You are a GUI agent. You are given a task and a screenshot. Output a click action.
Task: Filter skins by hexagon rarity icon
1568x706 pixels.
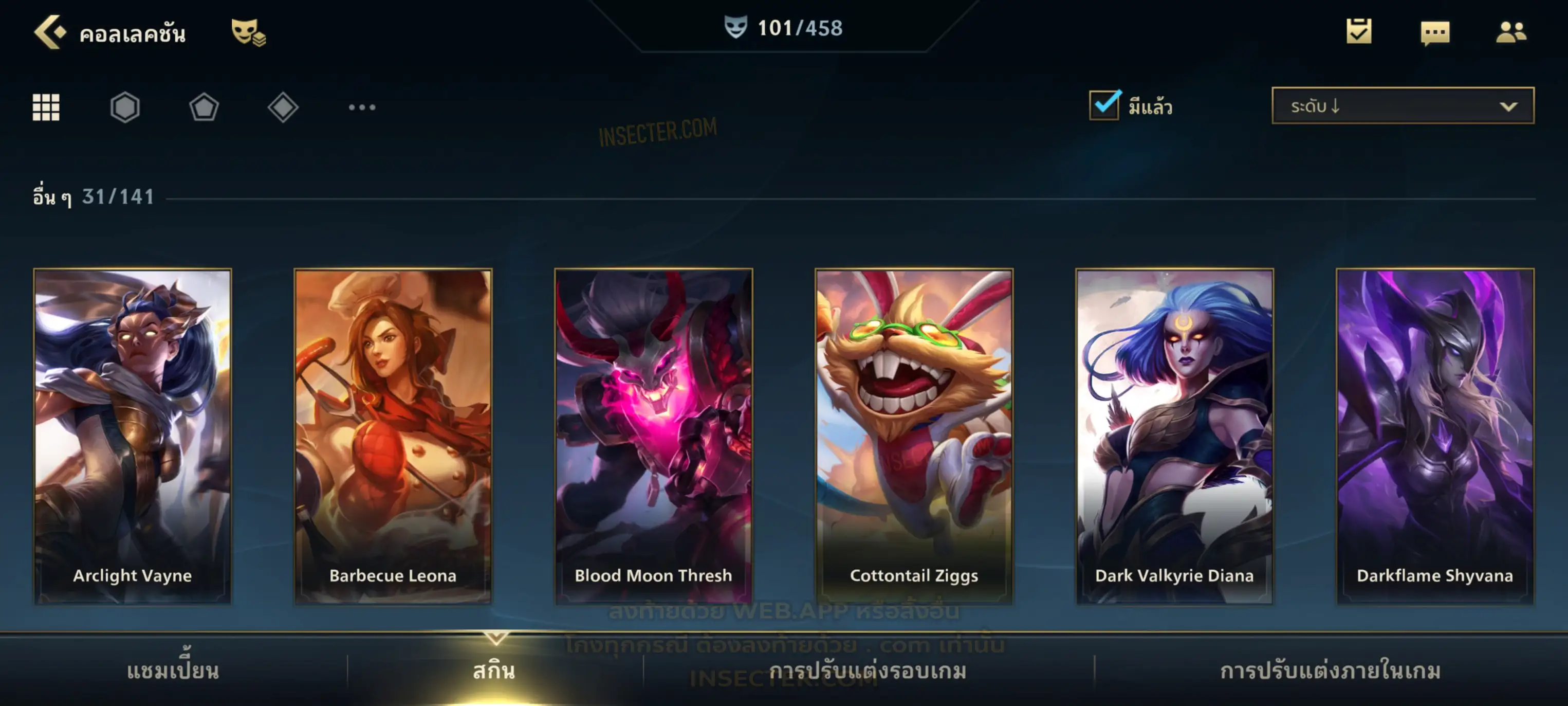pyautogui.click(x=125, y=108)
